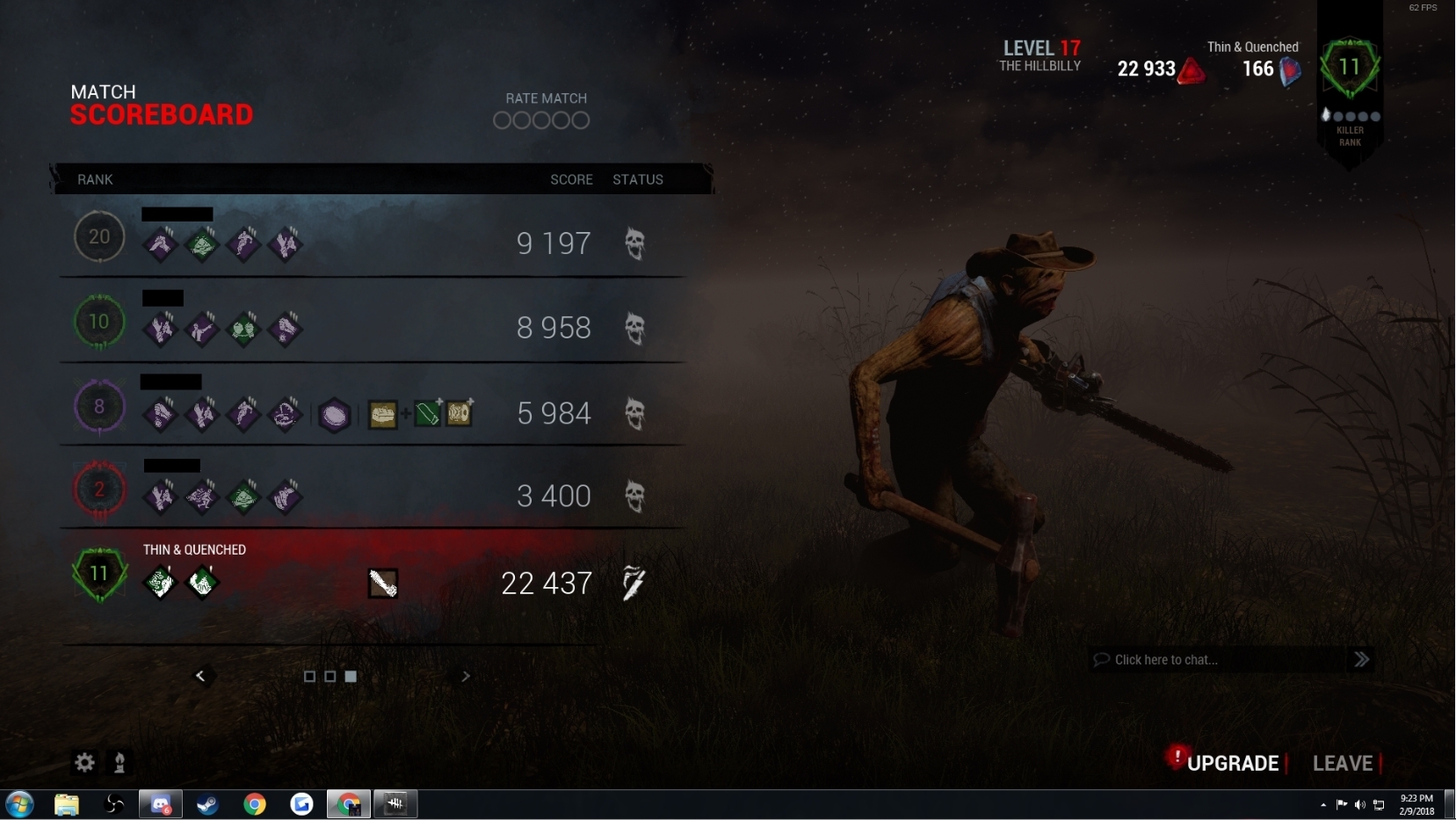1456x820 pixels.
Task: Click the Upgrade button
Action: pyautogui.click(x=1233, y=763)
